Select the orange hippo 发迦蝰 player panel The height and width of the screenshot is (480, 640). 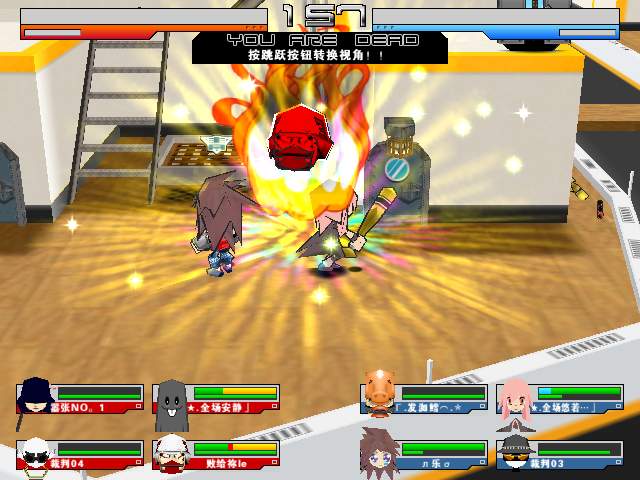(424, 399)
